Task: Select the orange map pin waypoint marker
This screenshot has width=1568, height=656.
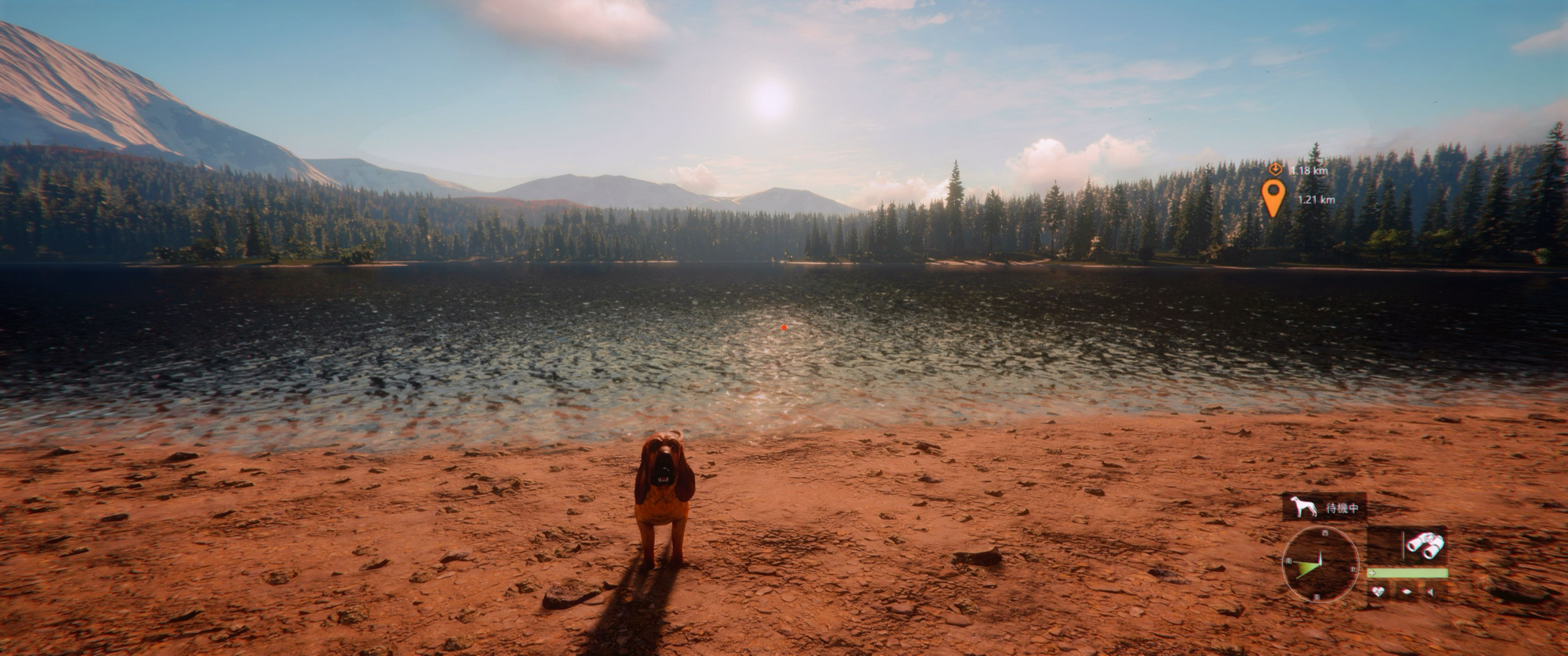Action: click(1273, 197)
